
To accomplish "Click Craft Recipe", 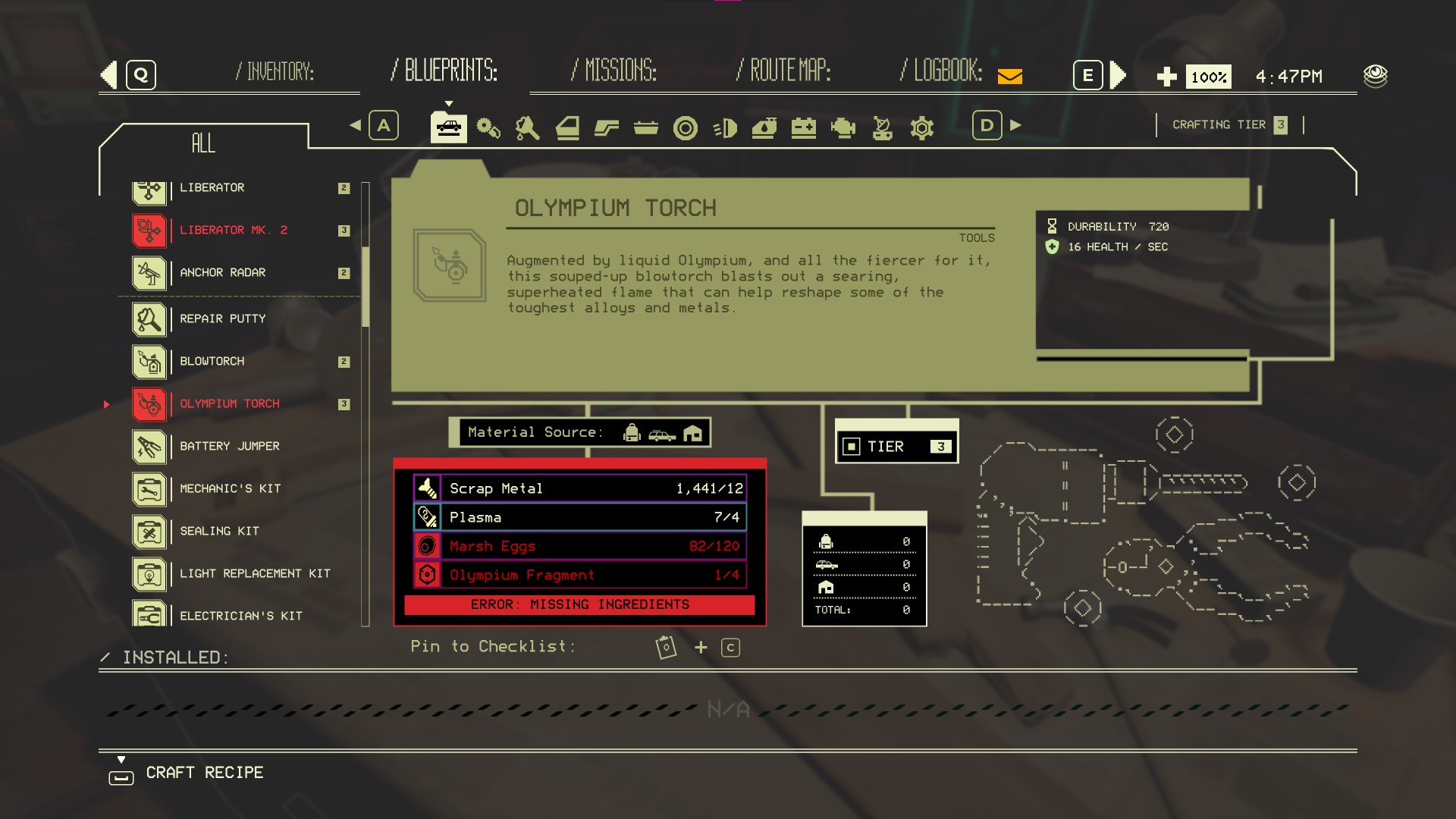I will 204,773.
